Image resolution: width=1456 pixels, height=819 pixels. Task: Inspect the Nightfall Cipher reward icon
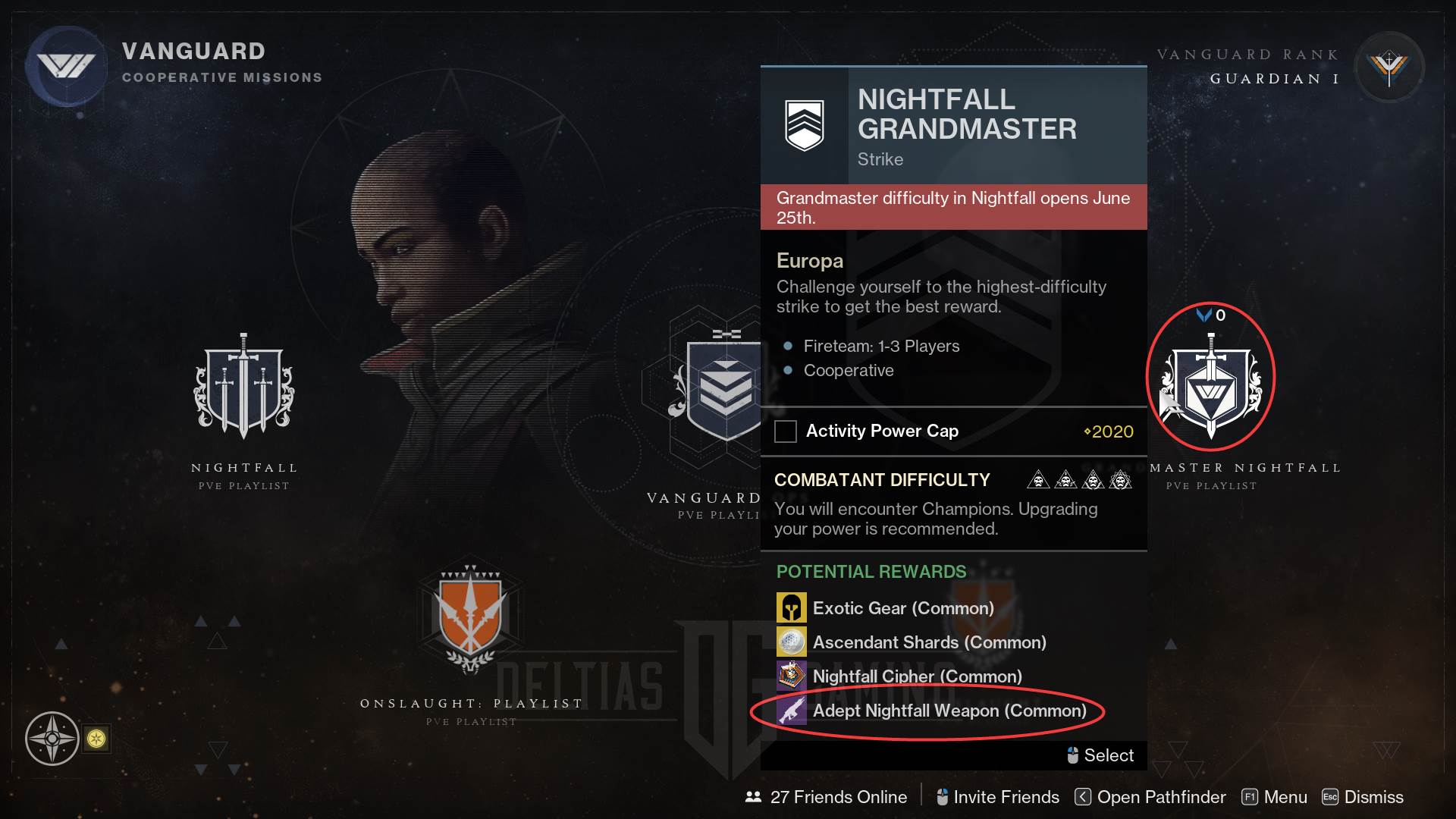tap(791, 676)
